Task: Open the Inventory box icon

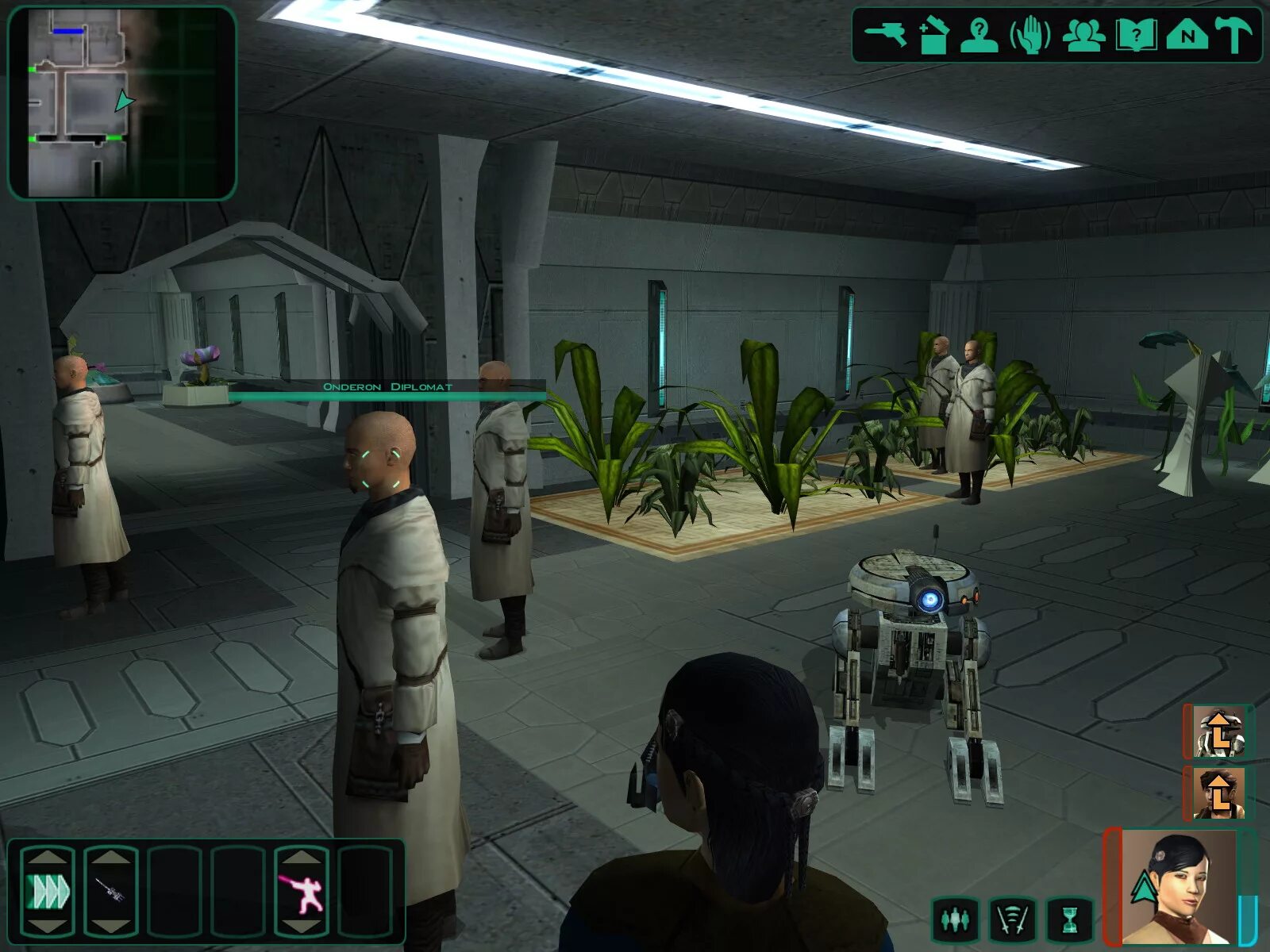Action: pos(933,36)
